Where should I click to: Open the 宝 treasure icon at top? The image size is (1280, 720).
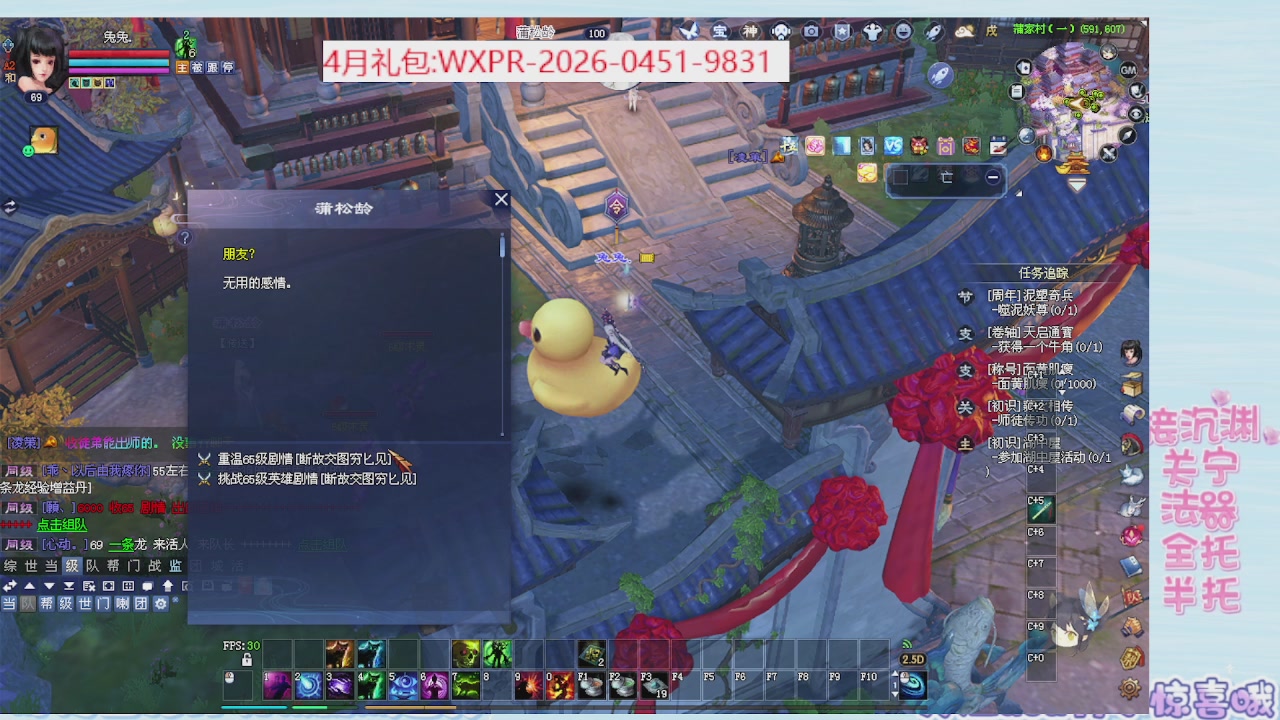click(x=718, y=32)
